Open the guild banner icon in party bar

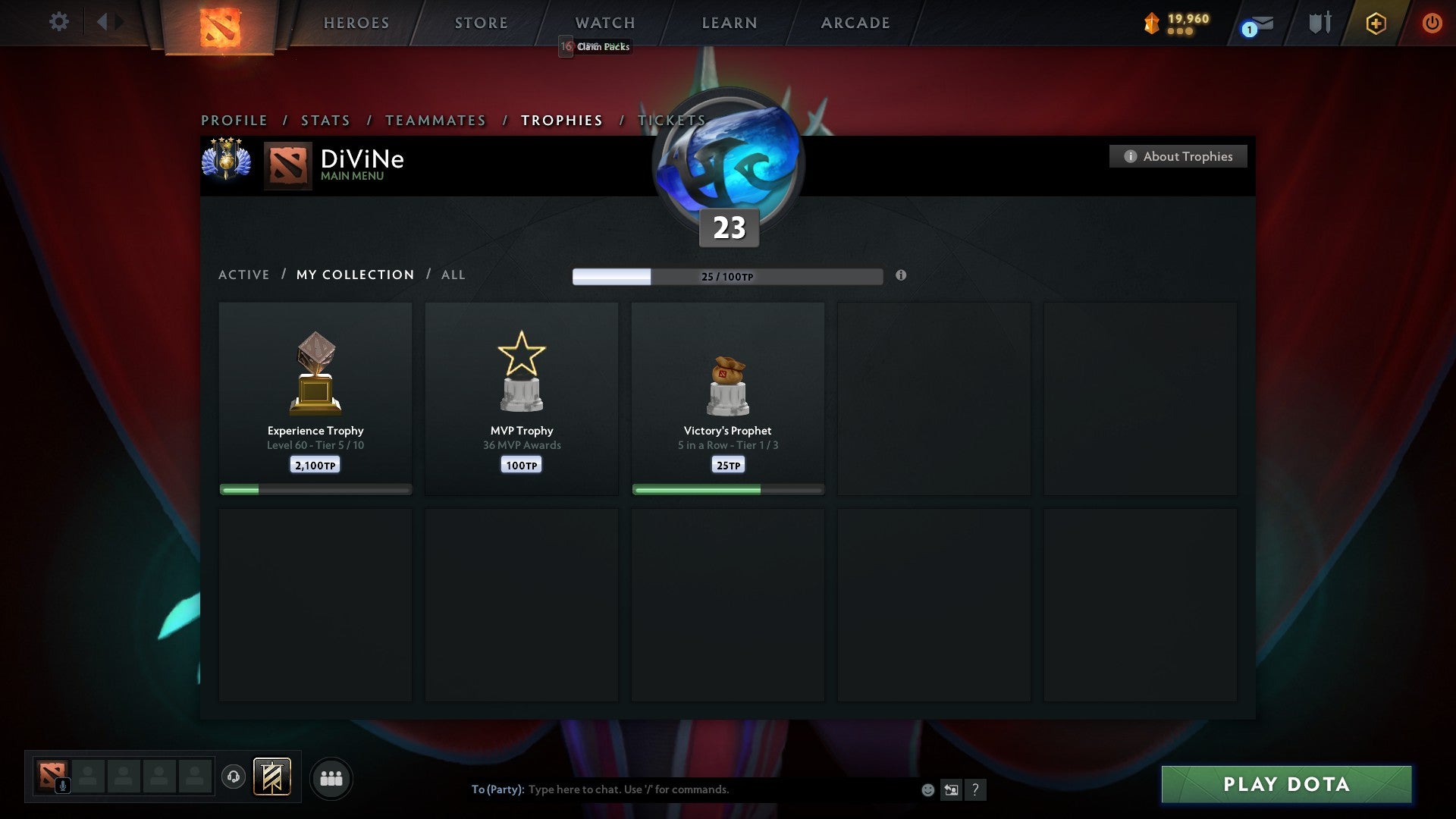[x=273, y=778]
